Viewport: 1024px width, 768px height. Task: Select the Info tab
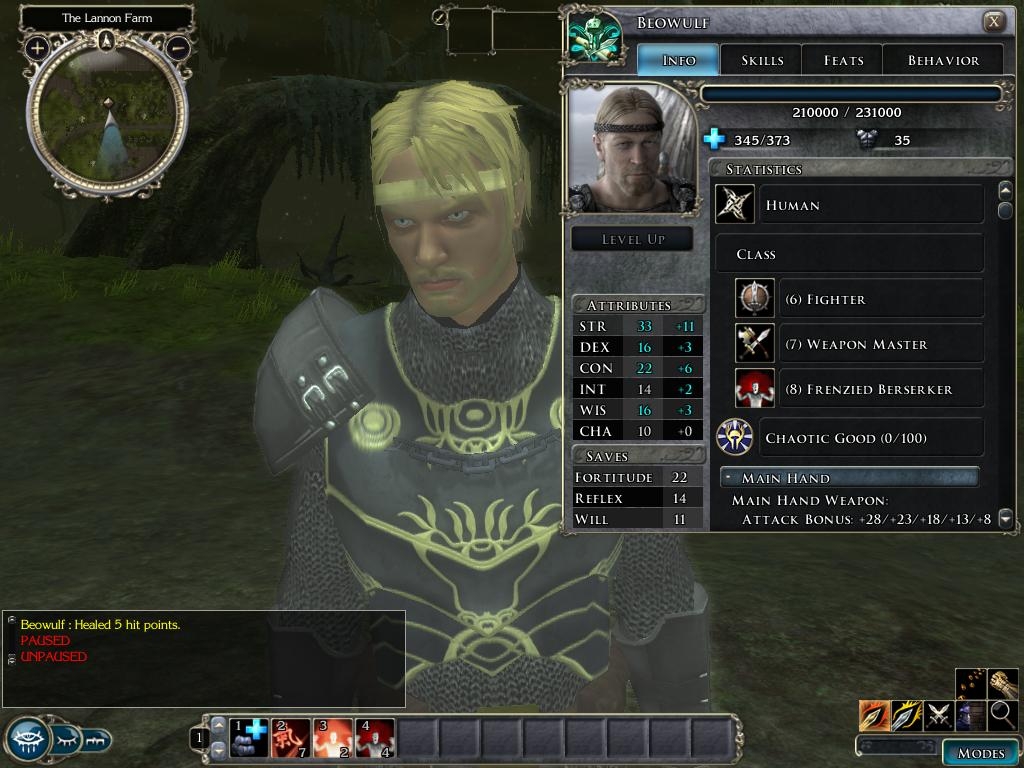coord(679,60)
